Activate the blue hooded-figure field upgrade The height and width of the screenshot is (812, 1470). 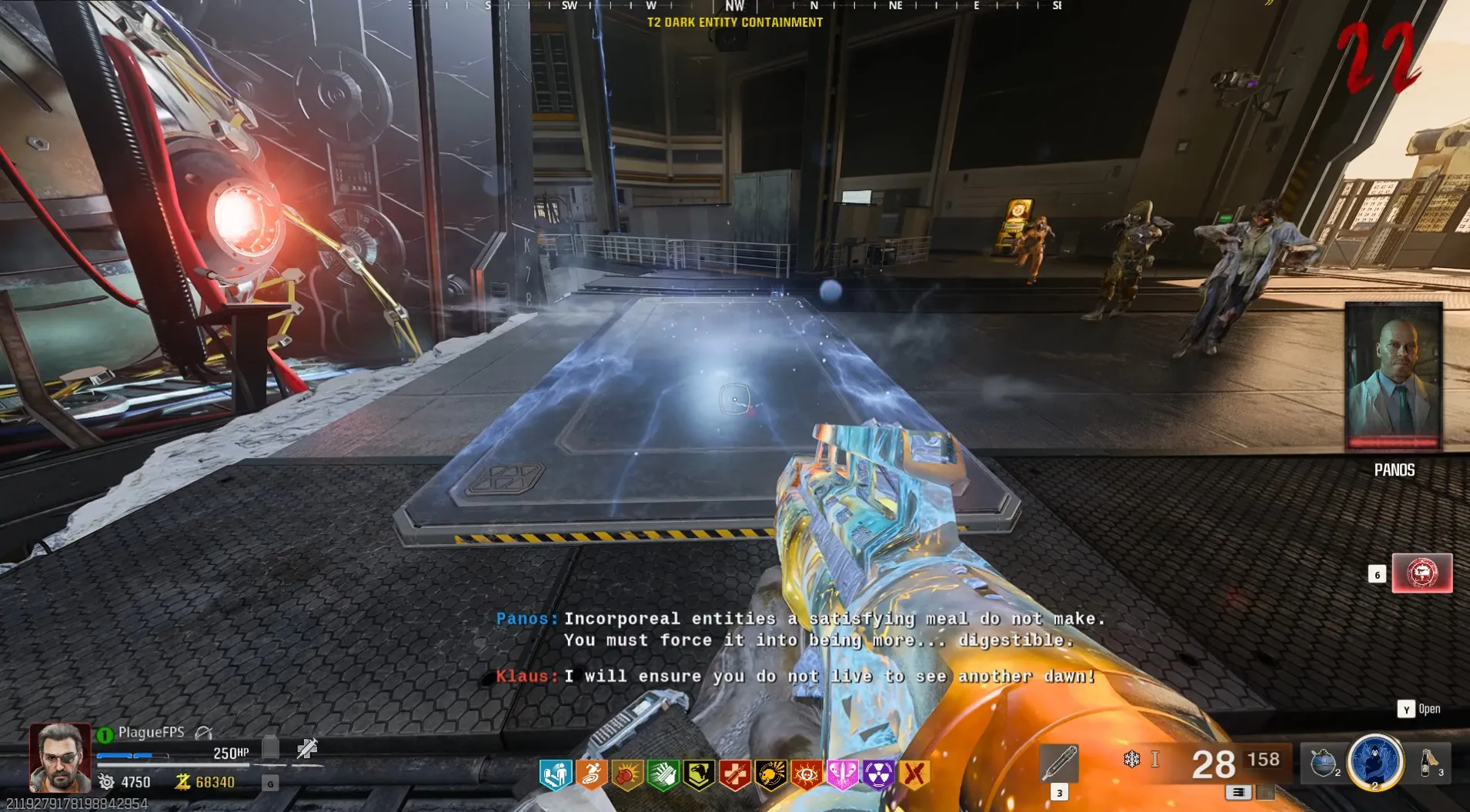point(1375,762)
